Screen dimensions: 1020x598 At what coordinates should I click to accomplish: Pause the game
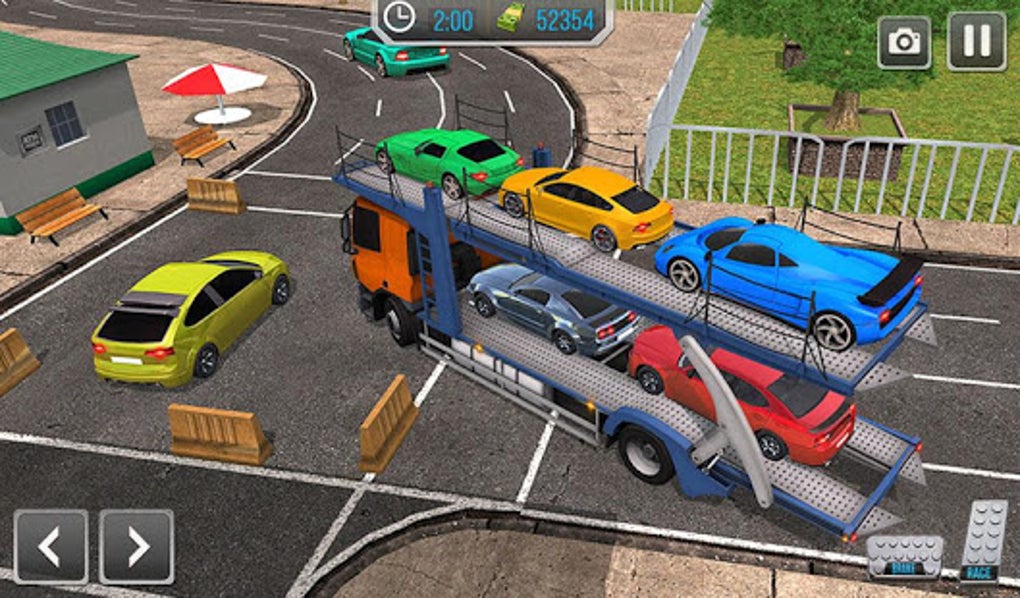pos(976,41)
